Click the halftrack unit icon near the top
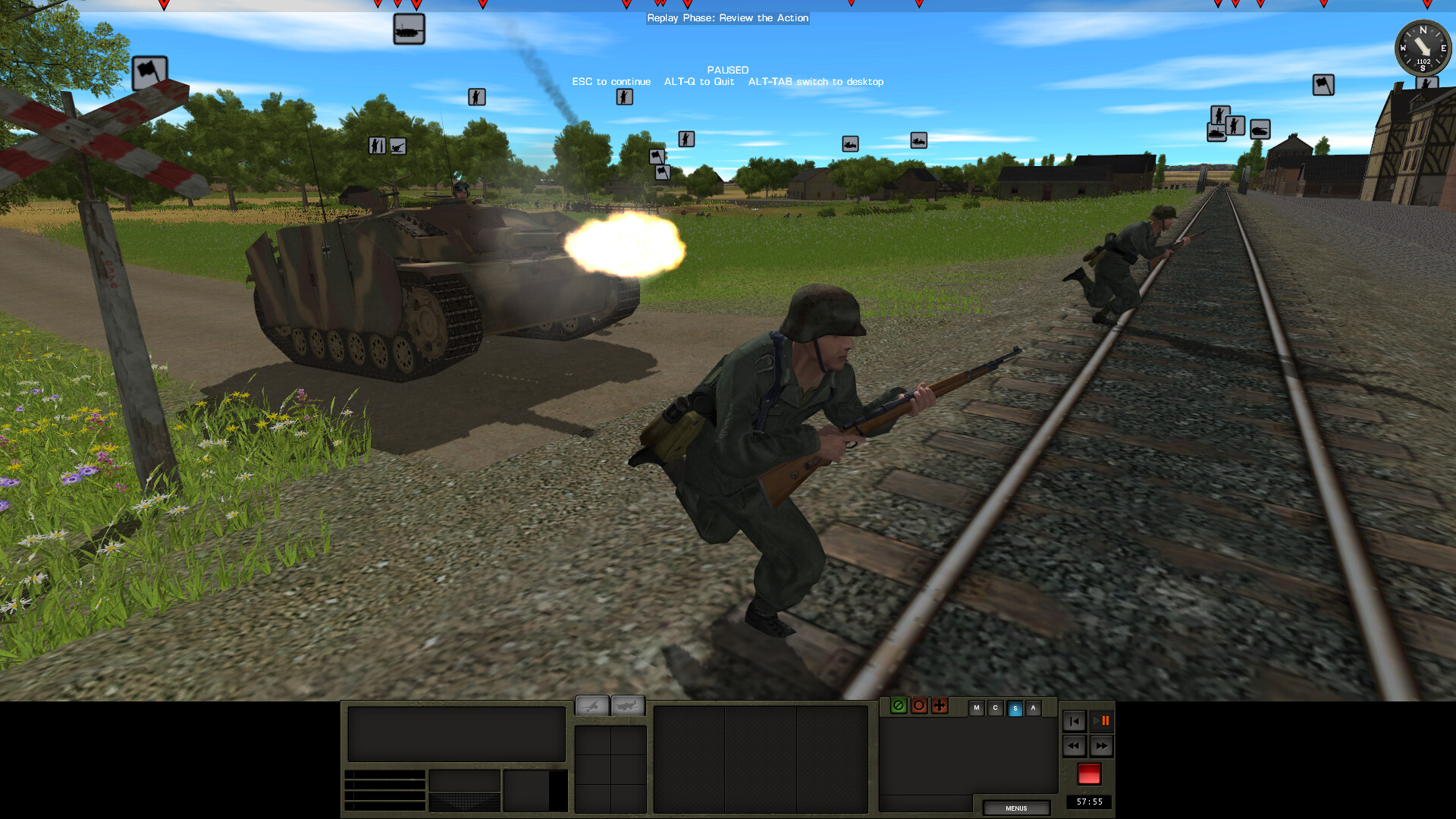Viewport: 1456px width, 819px height. 409,29
